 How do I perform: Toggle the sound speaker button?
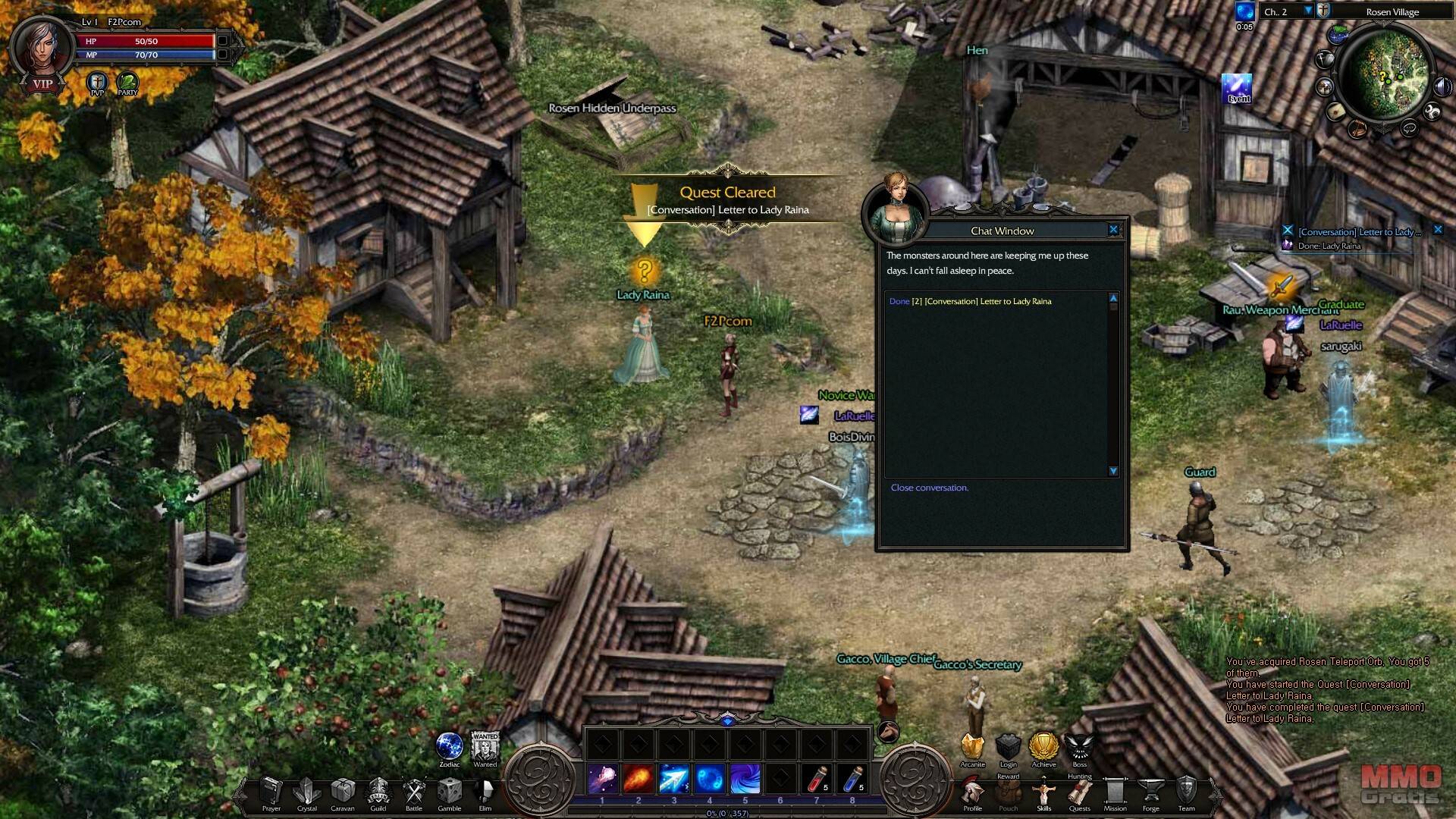[1442, 86]
